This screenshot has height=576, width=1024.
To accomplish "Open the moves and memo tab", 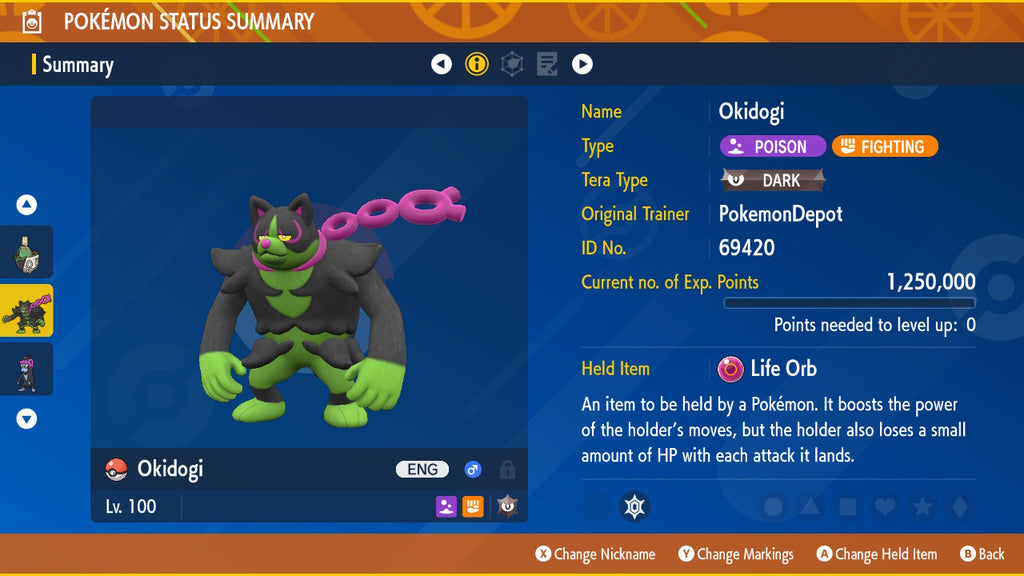I will [x=547, y=65].
